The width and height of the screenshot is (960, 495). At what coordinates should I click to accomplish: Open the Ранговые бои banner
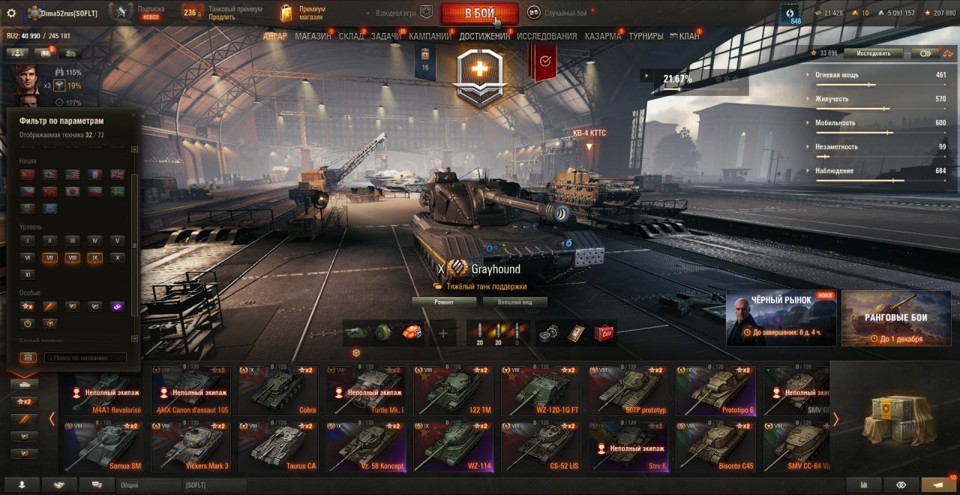click(895, 318)
